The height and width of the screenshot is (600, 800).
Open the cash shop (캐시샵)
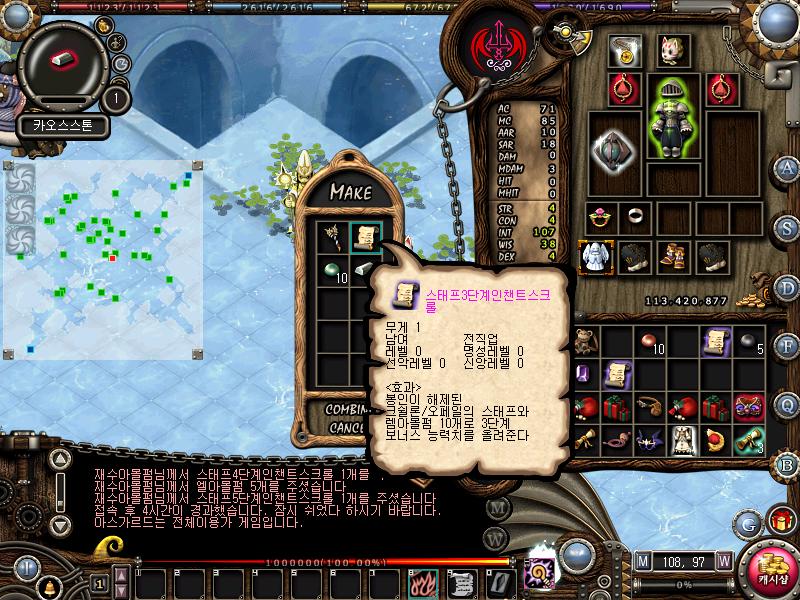[771, 567]
